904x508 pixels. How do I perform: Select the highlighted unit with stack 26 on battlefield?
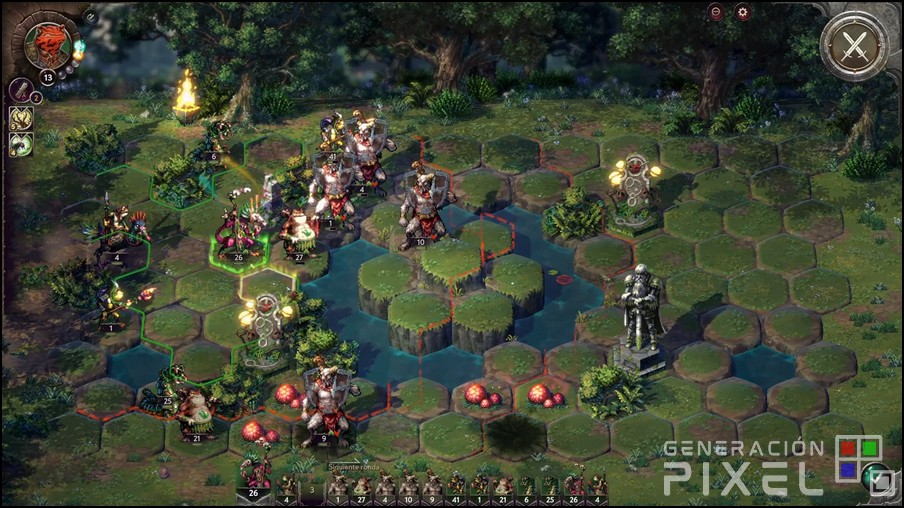[238, 232]
